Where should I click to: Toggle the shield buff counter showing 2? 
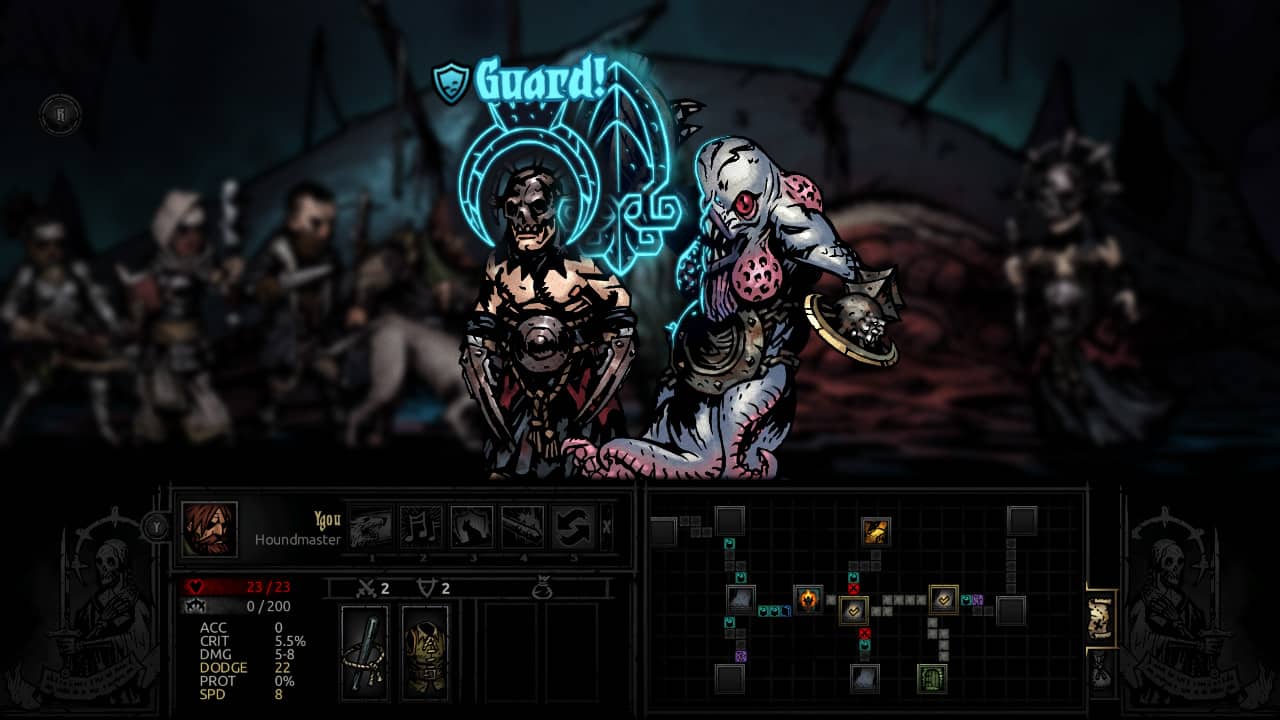pyautogui.click(x=434, y=588)
